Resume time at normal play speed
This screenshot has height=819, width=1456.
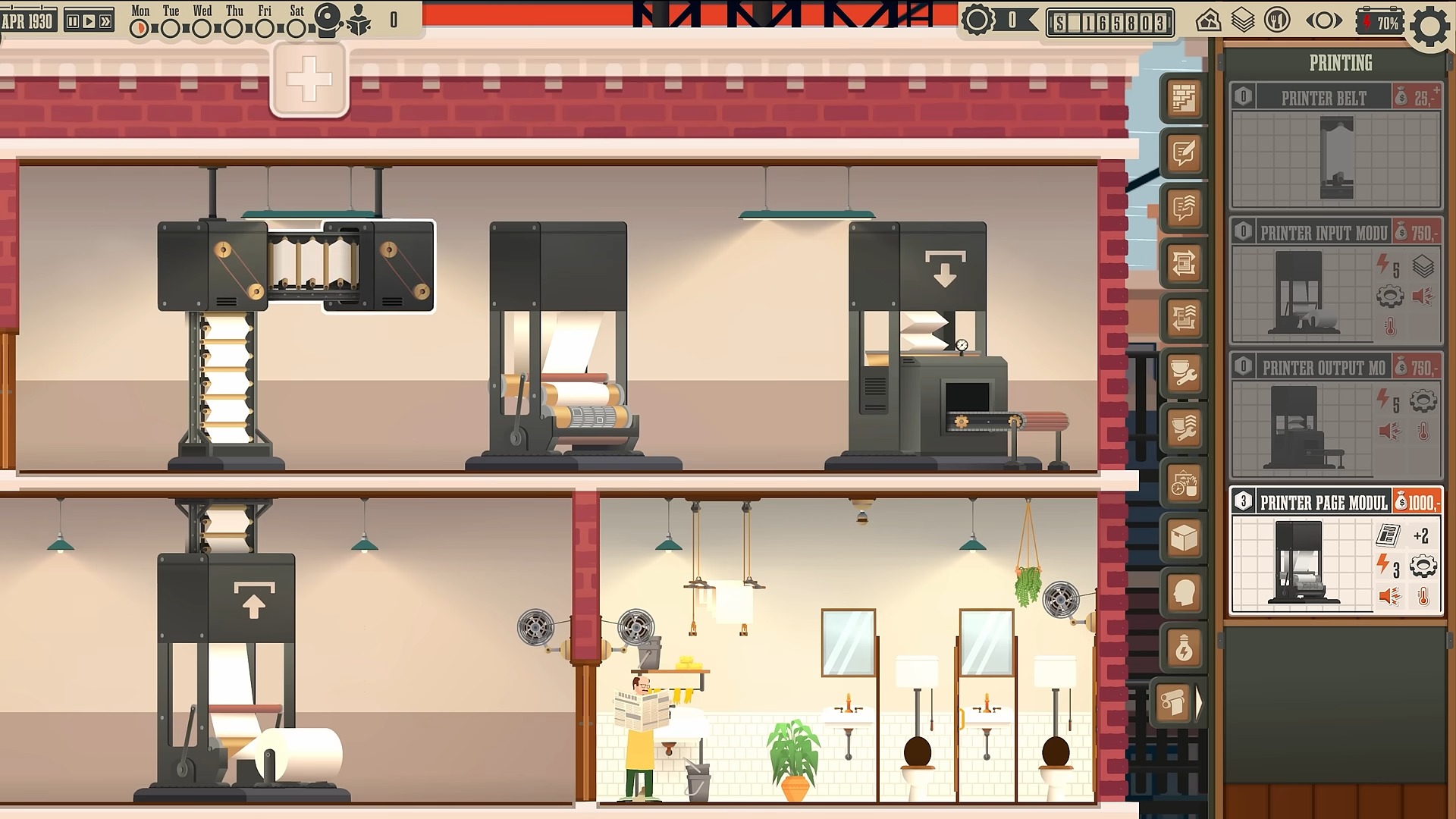pyautogui.click(x=89, y=22)
